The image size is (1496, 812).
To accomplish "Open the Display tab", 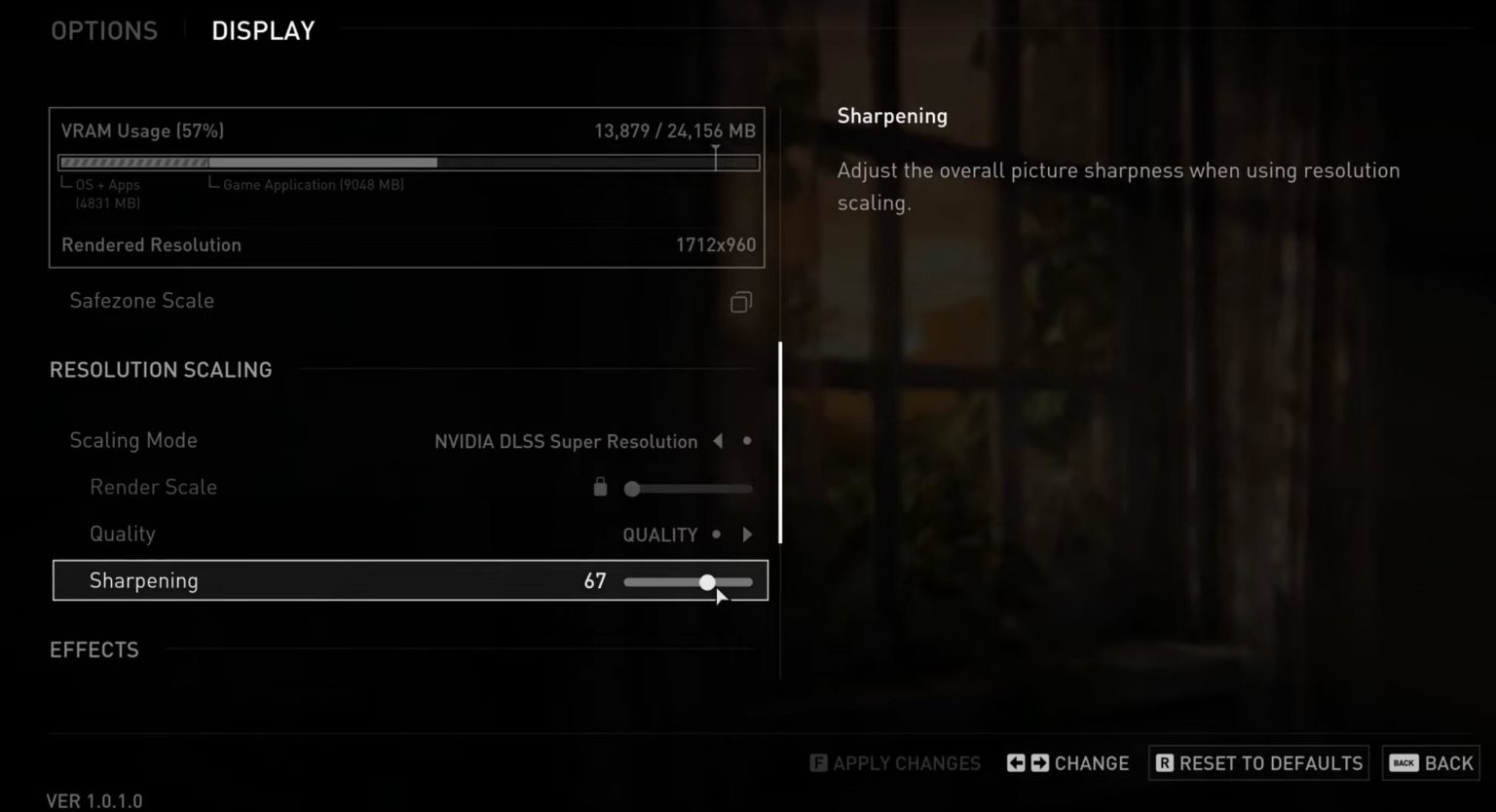I will tap(262, 30).
